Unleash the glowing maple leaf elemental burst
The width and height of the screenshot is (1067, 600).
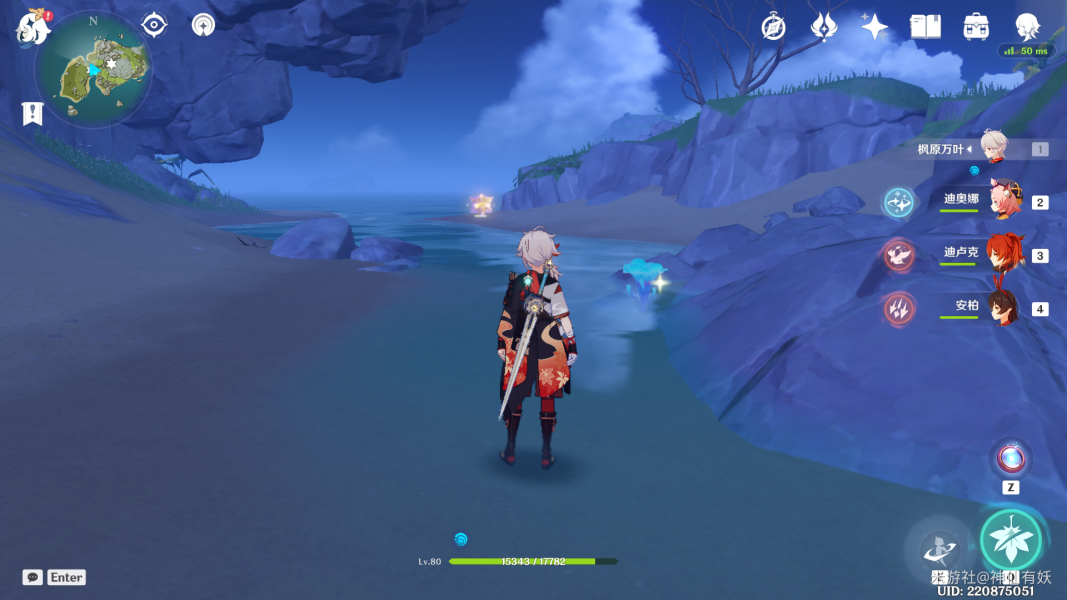click(x=1011, y=539)
